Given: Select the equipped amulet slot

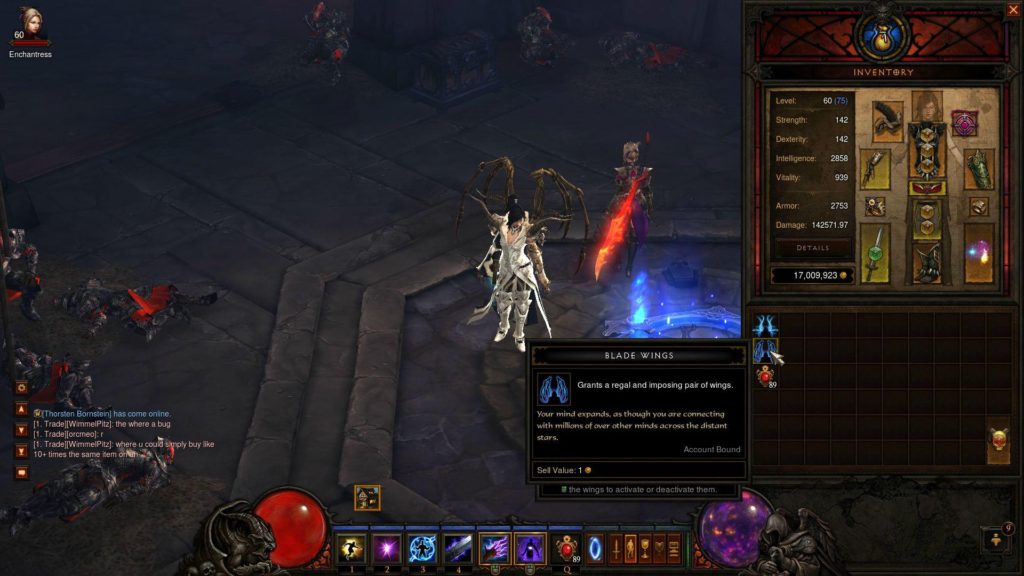Looking at the screenshot, I should (x=964, y=123).
